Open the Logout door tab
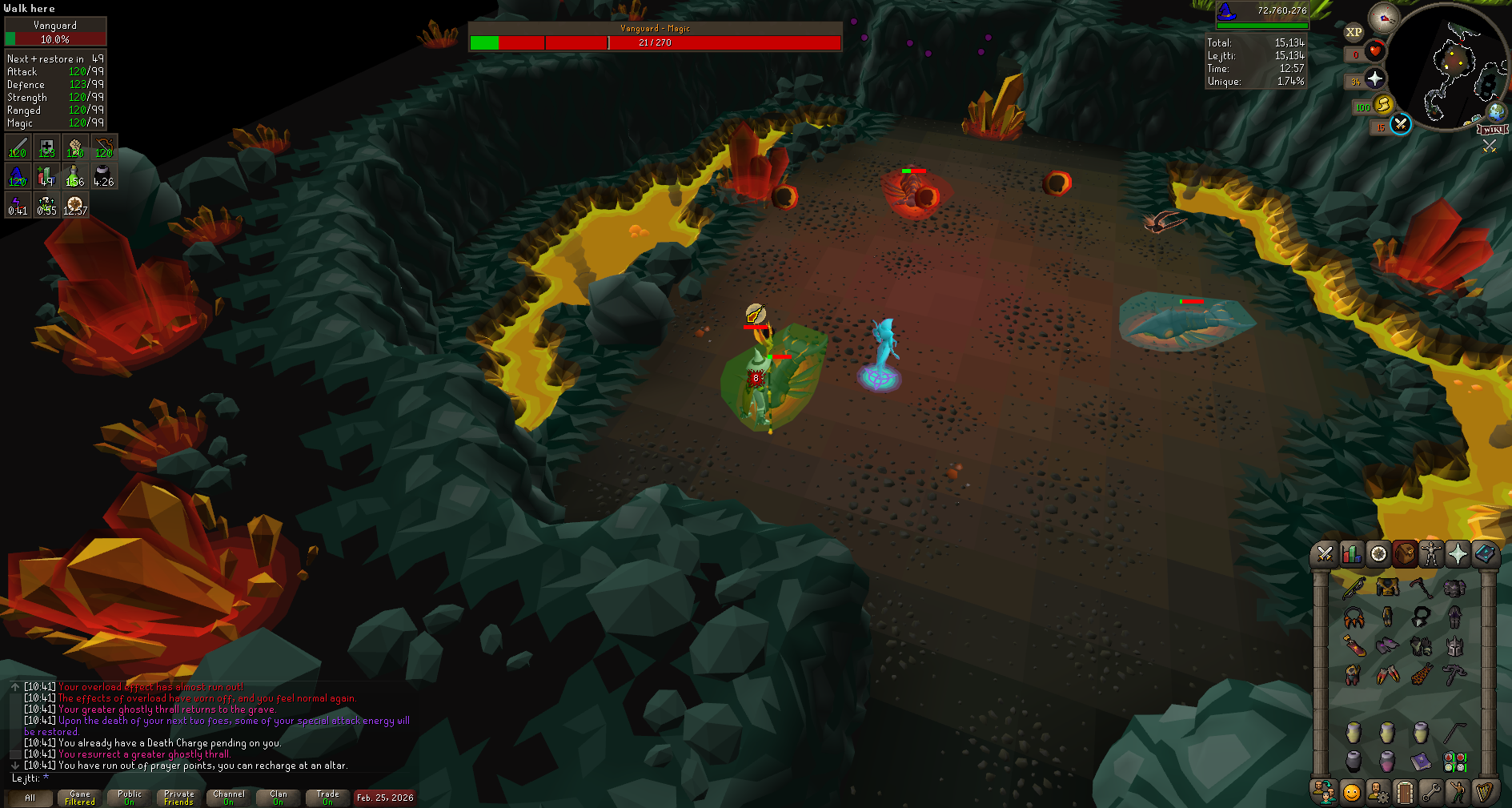 pyautogui.click(x=1405, y=793)
